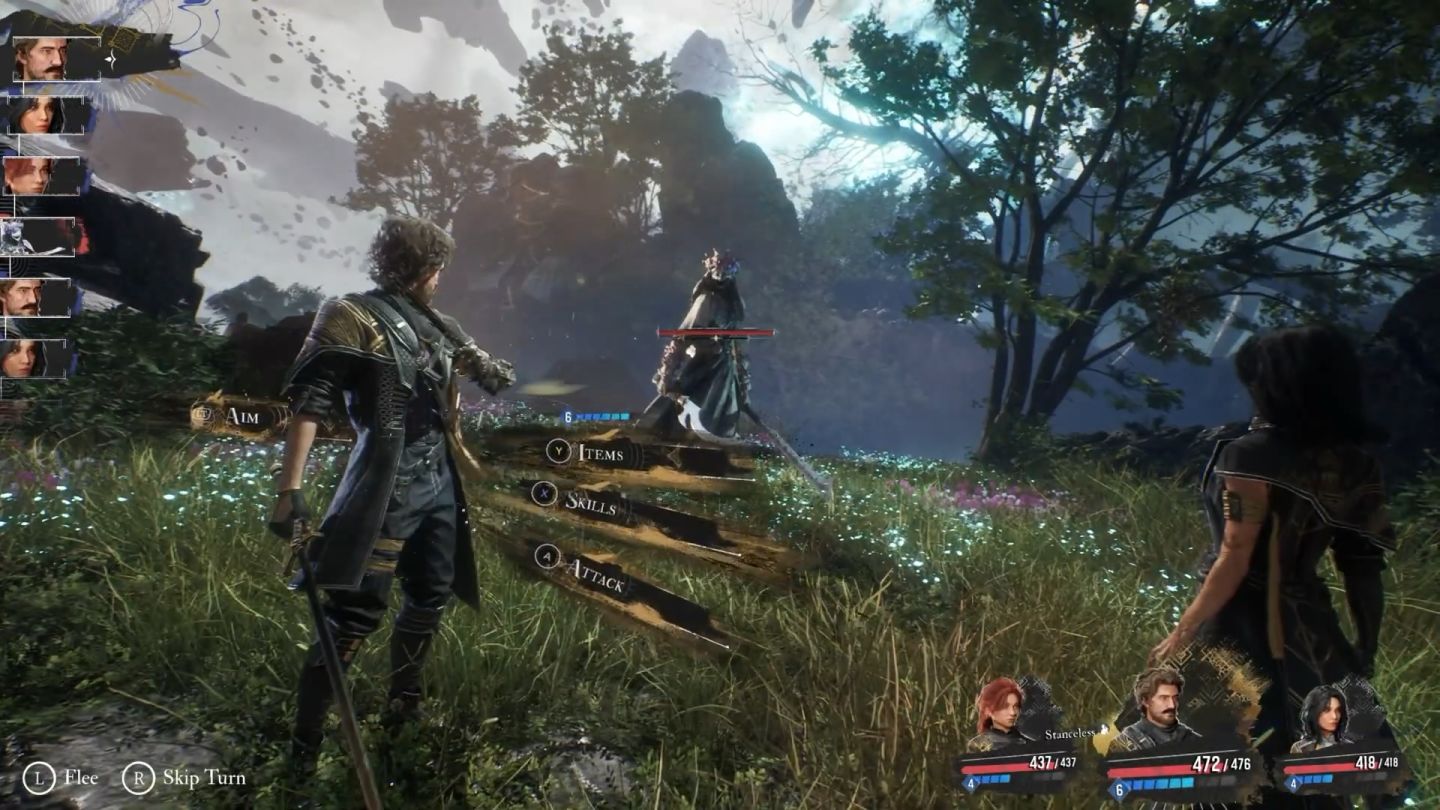Open the Skills menu
This screenshot has width=1440, height=810.
pyautogui.click(x=590, y=503)
